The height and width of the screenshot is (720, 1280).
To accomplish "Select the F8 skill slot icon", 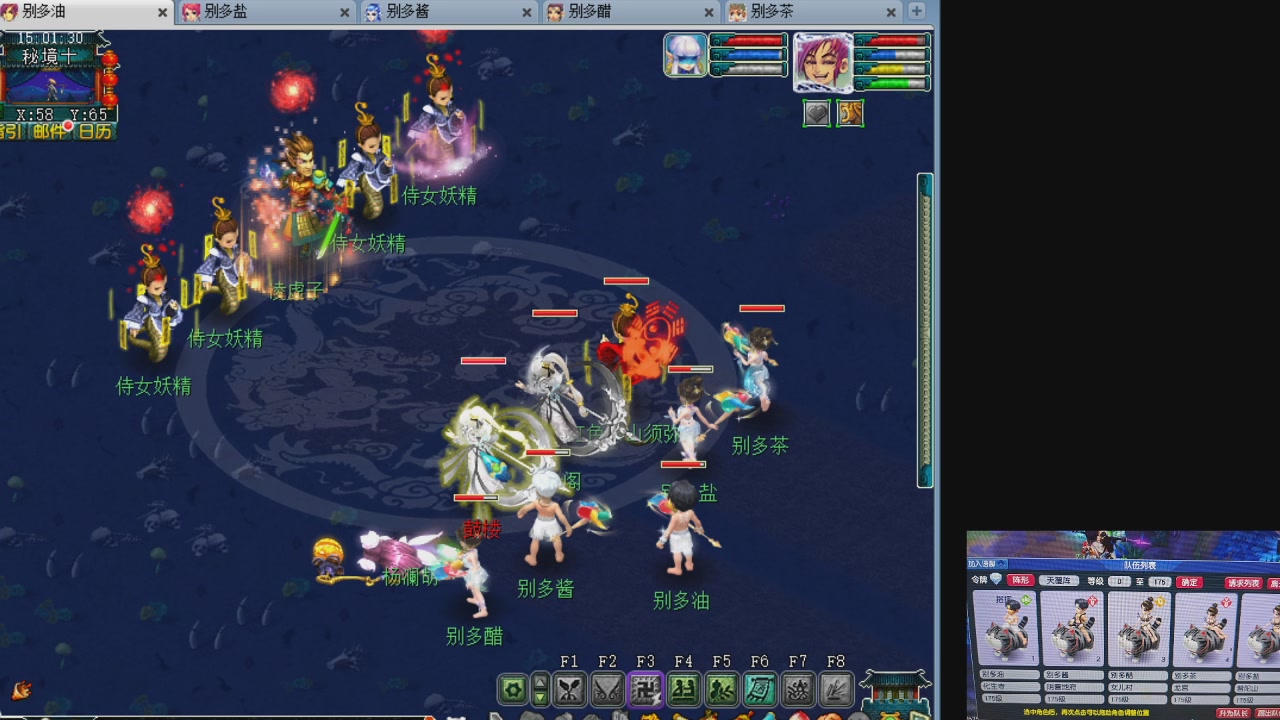I will [837, 688].
